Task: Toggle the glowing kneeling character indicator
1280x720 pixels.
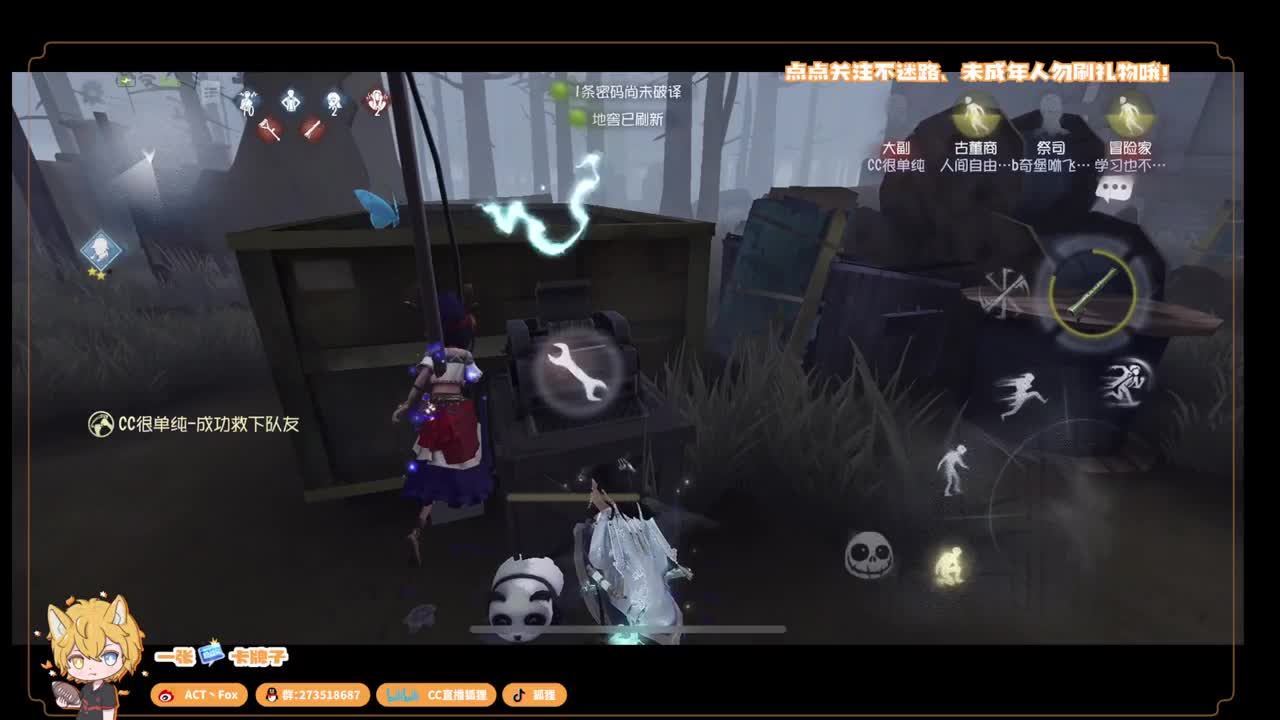Action: [952, 565]
